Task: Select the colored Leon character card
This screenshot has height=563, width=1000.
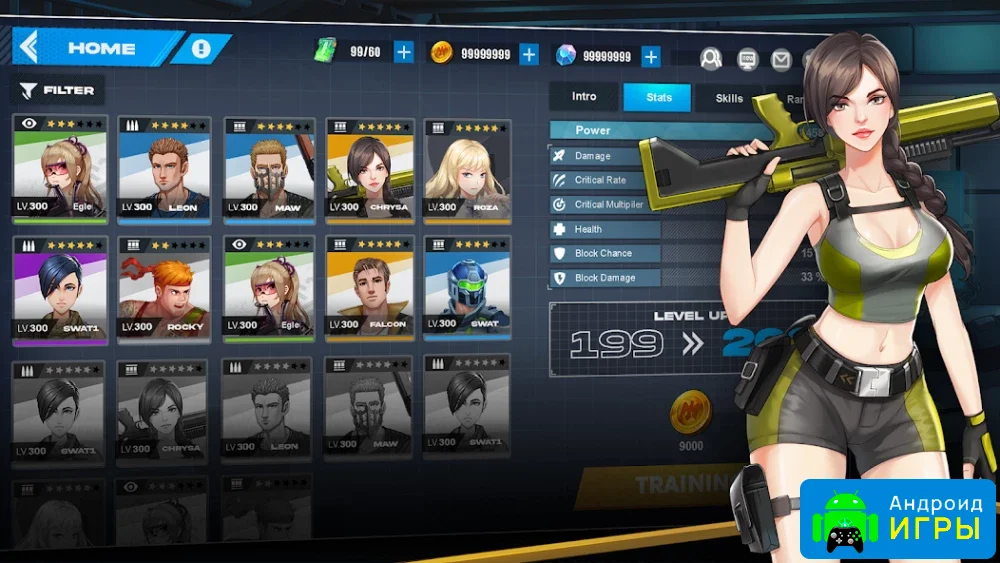Action: coord(162,169)
